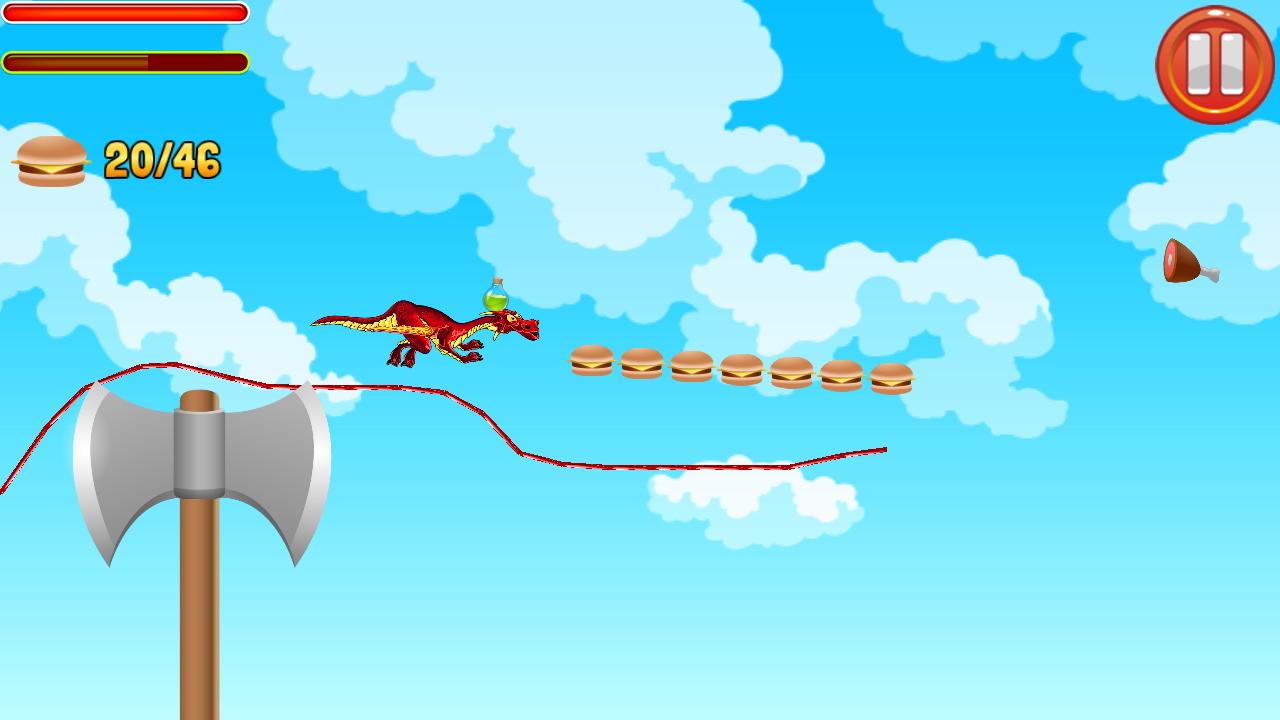Select the dragon's head
Image resolution: width=1280 pixels, height=720 pixels.
tap(520, 325)
